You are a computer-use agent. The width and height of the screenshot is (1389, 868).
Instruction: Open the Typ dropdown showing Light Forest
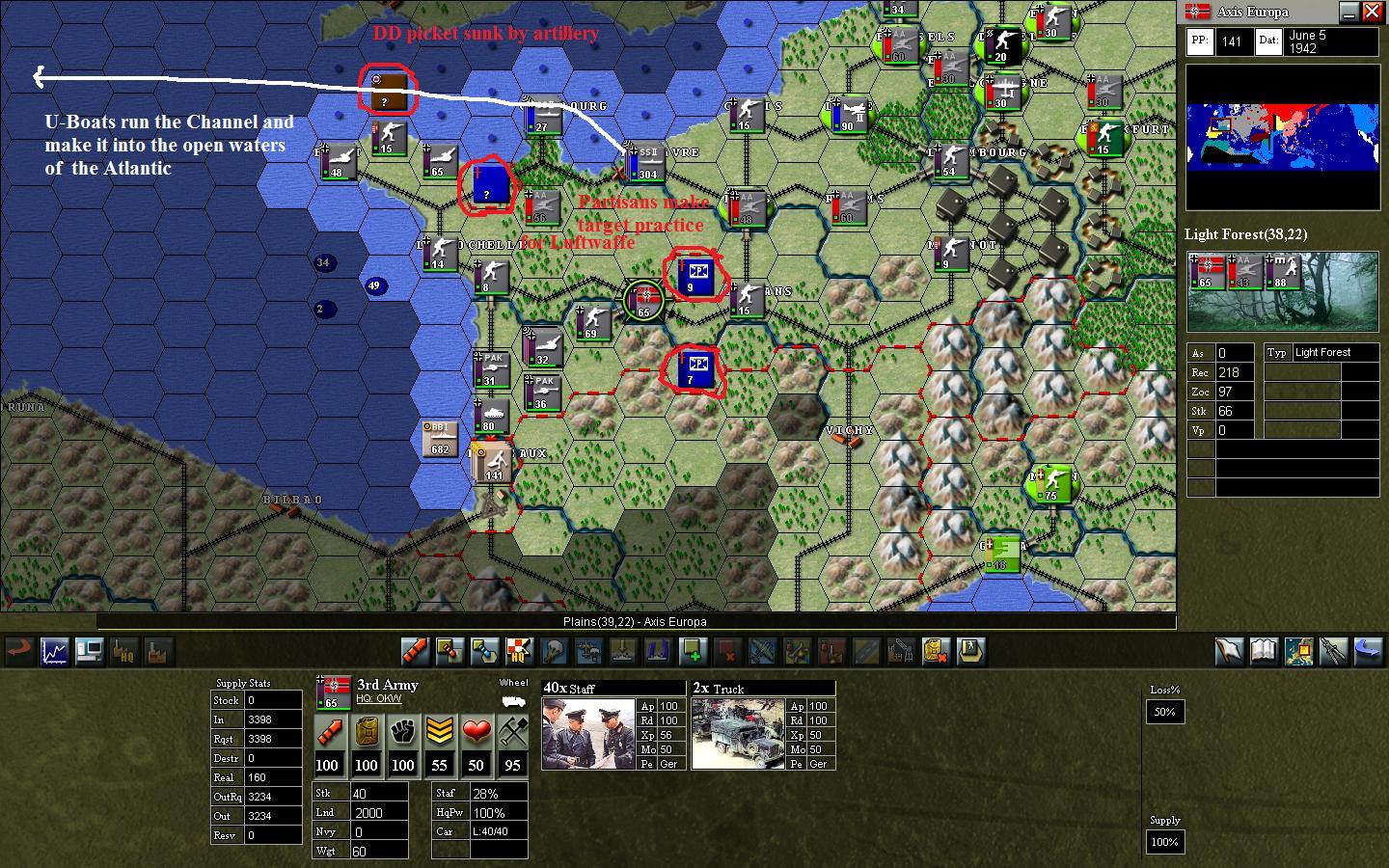[x=1334, y=352]
